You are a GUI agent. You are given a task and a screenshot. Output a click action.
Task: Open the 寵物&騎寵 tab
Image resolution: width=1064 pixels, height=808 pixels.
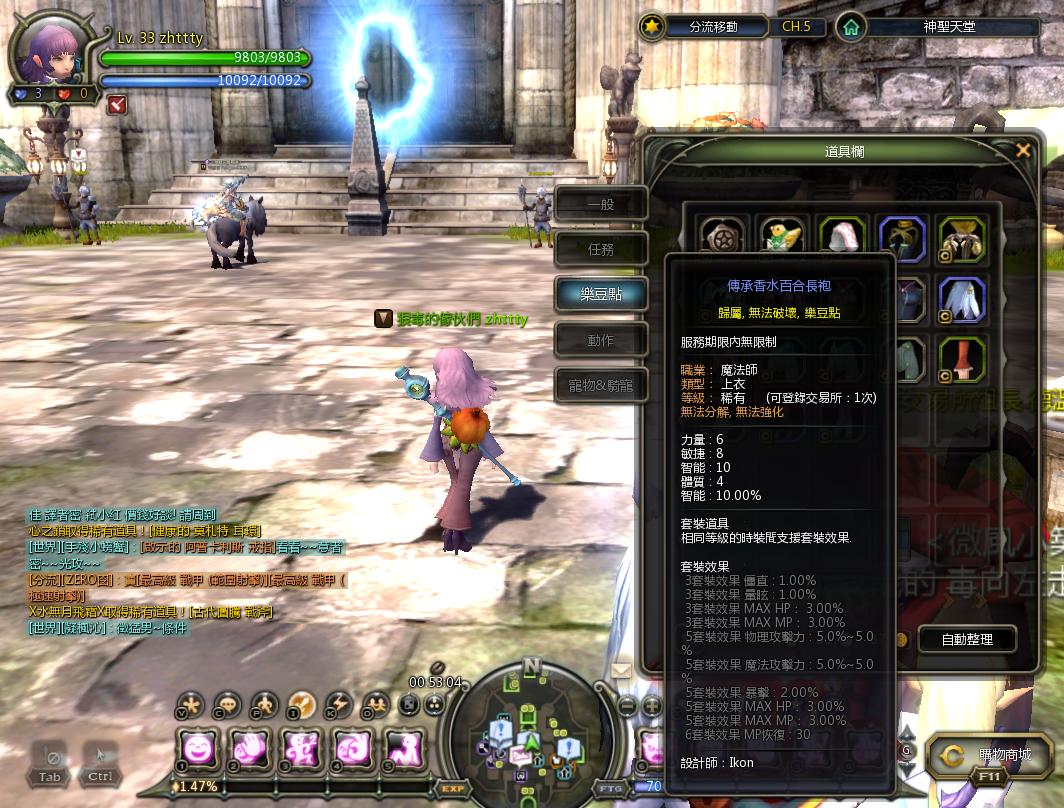pyautogui.click(x=601, y=385)
